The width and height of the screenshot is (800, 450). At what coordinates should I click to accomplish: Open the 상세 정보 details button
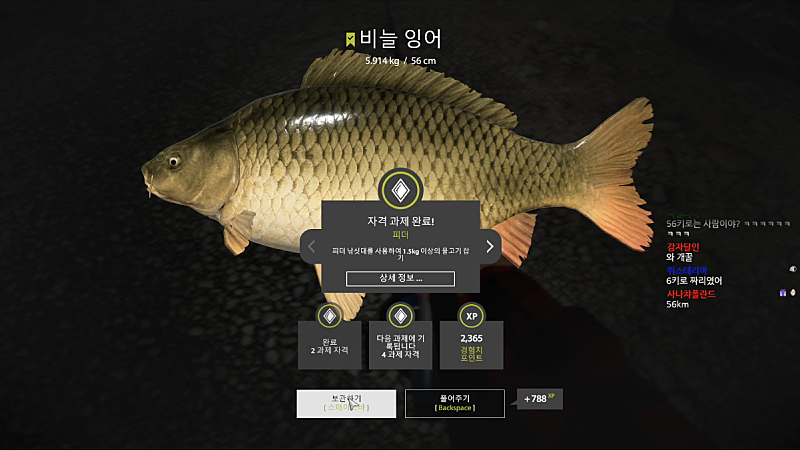tap(399, 278)
